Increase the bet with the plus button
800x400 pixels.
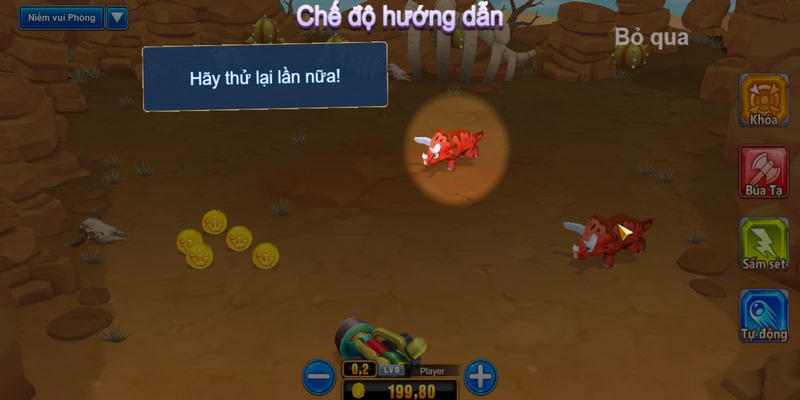click(481, 377)
